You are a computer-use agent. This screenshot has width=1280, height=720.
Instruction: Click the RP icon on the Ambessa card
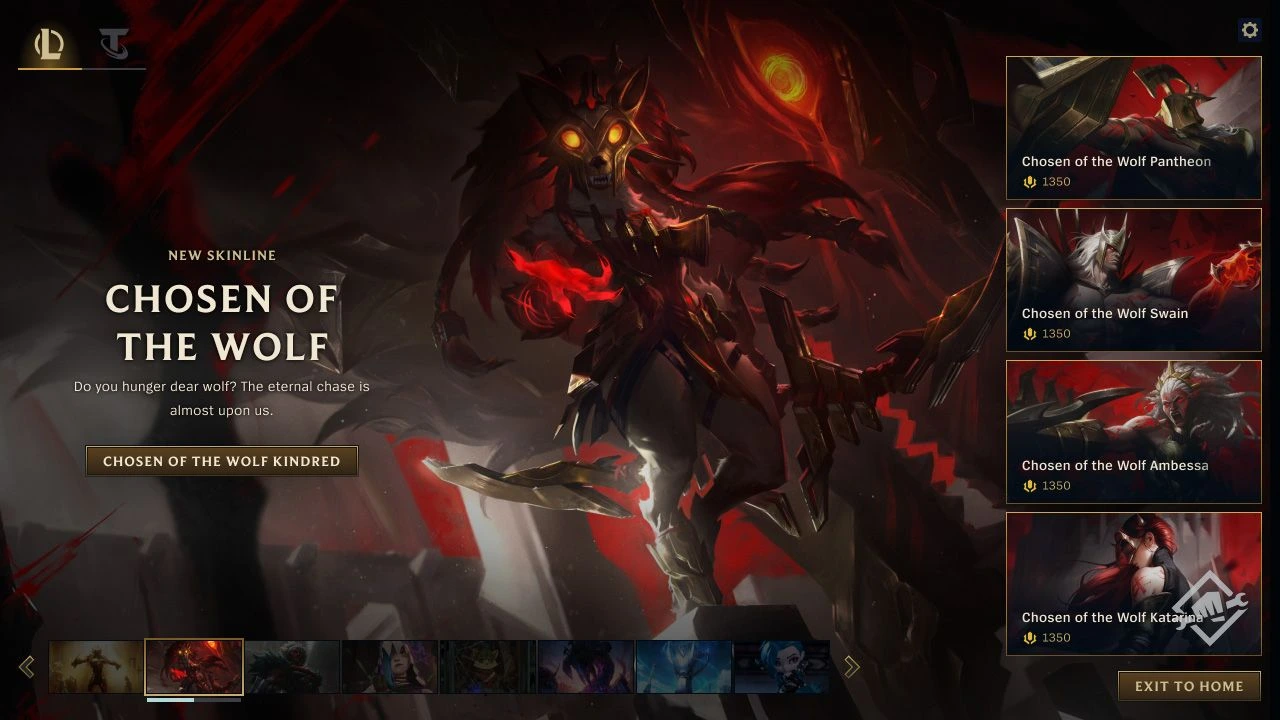[x=1029, y=486]
